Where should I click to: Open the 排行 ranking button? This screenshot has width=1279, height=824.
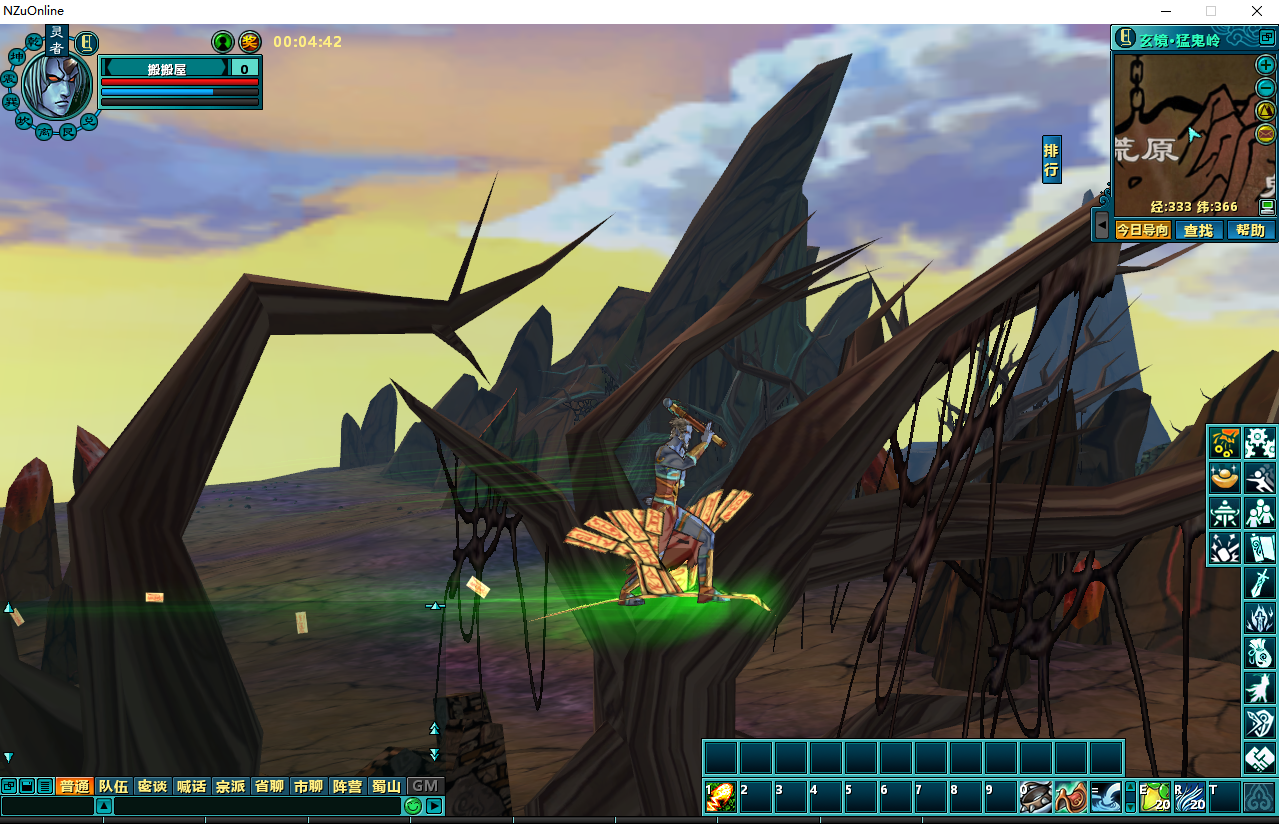click(x=1051, y=160)
